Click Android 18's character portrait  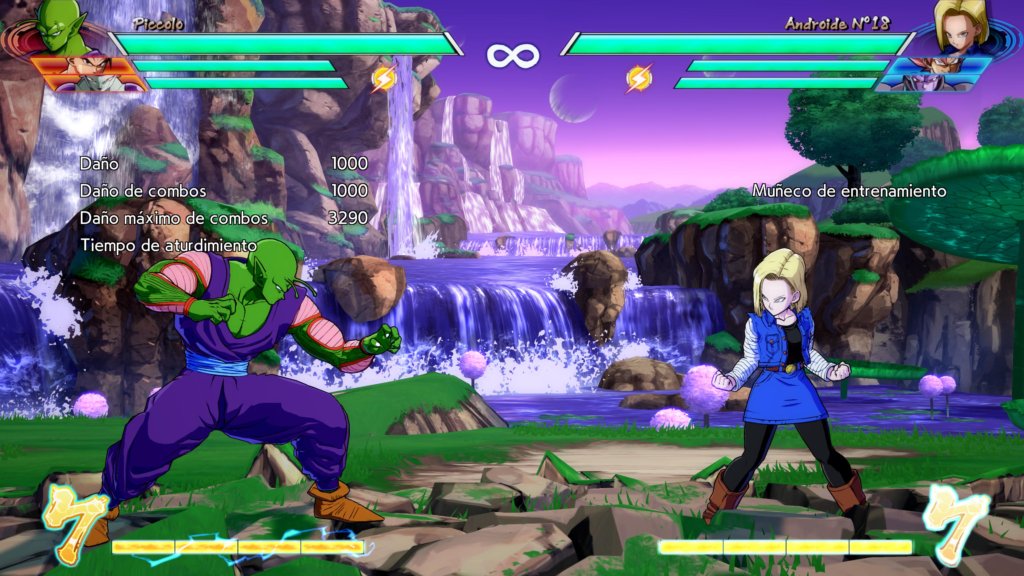click(x=963, y=26)
